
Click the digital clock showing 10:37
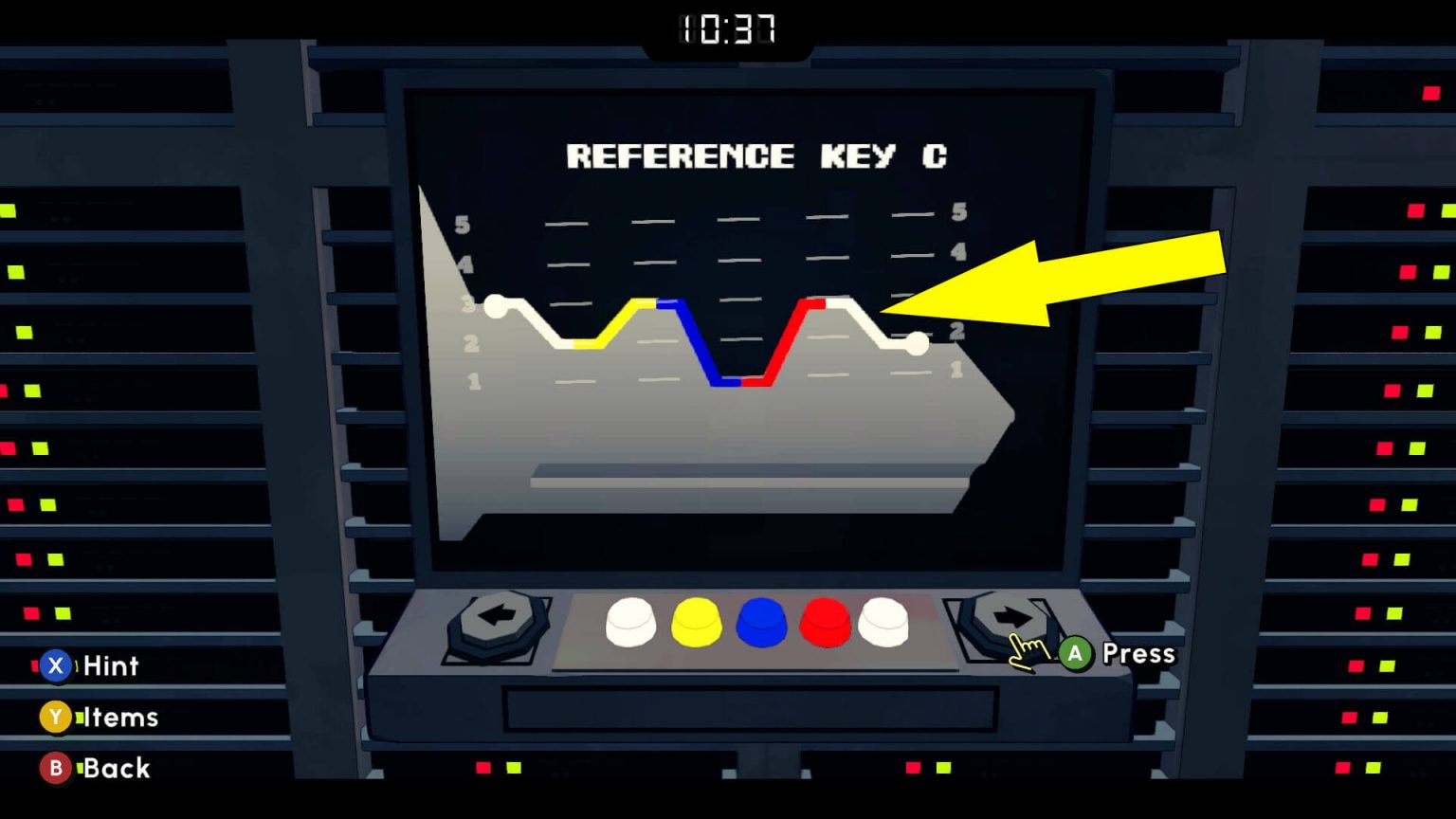[728, 28]
